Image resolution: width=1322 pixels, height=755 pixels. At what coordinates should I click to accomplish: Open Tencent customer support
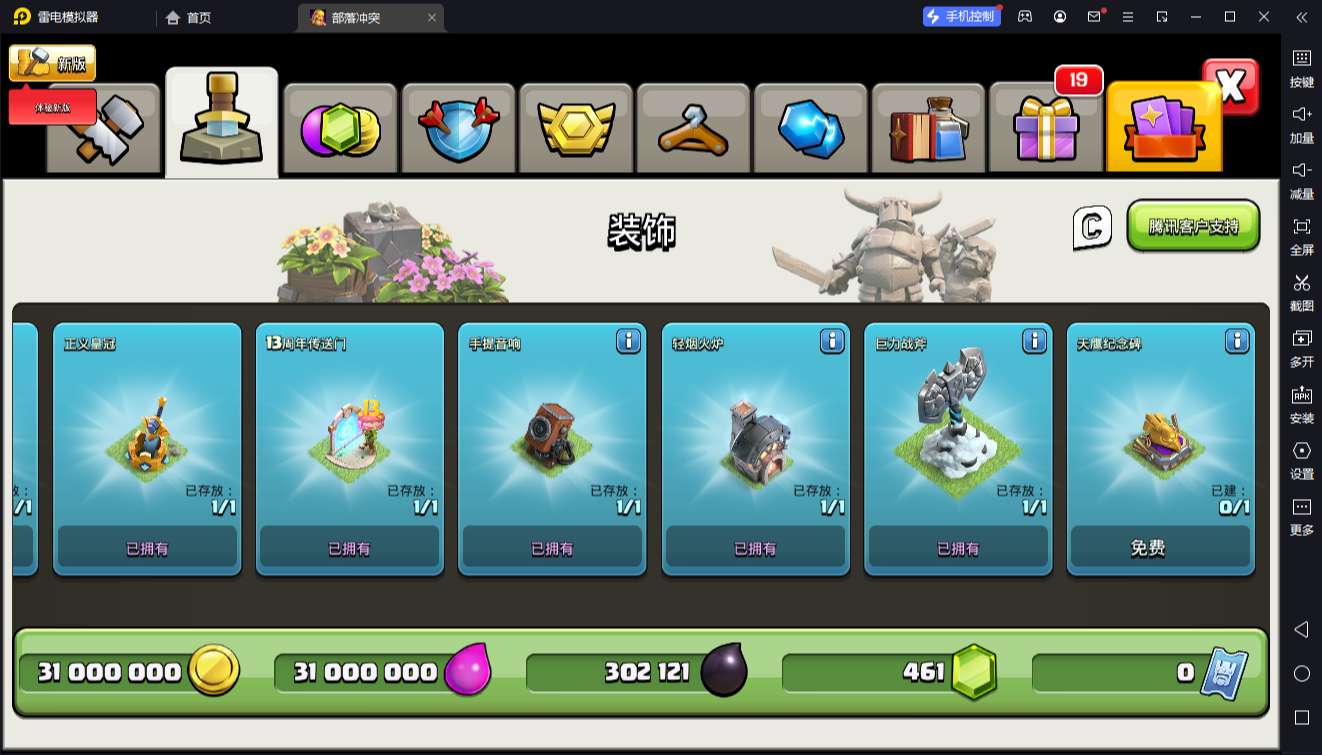pos(1193,226)
